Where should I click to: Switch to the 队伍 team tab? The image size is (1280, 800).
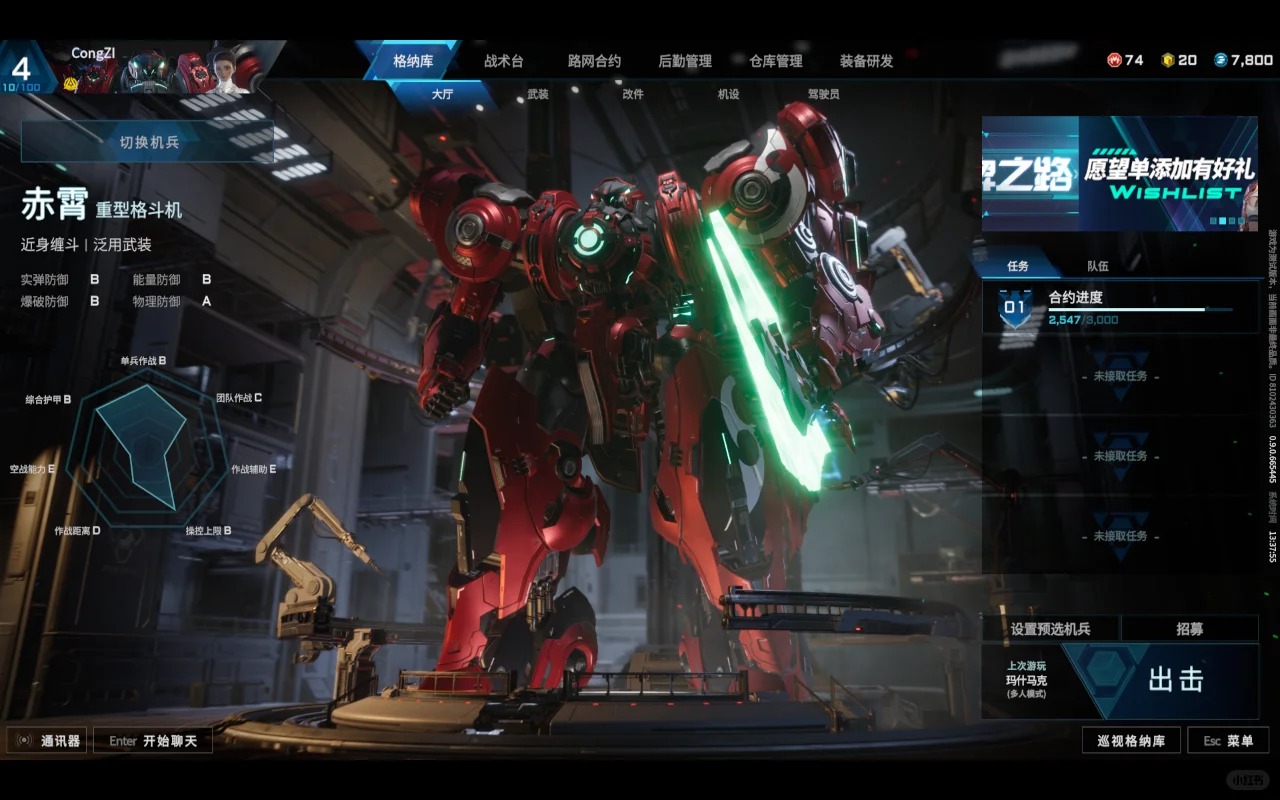tap(1098, 266)
